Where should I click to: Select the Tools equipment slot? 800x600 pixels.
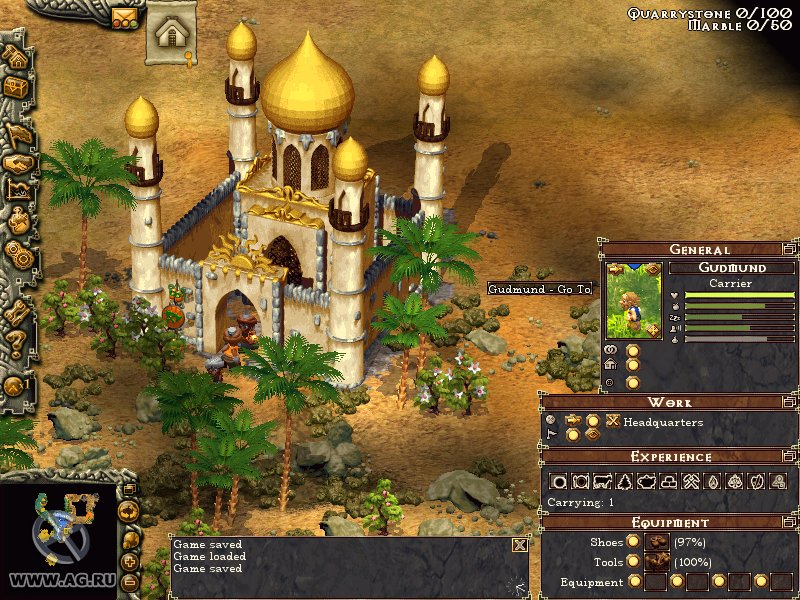(656, 561)
